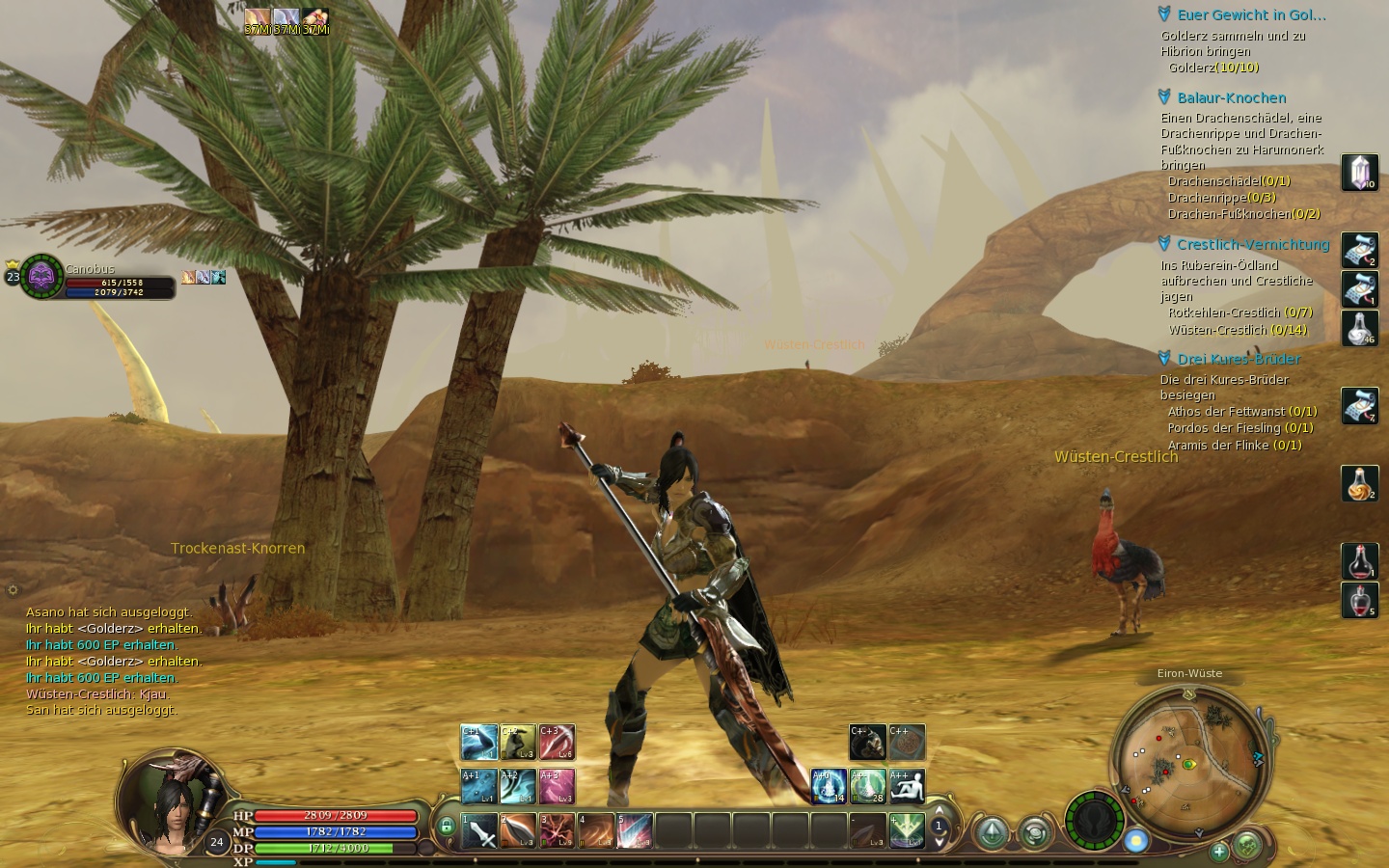Use the crystal item with count 10
Viewport: 1389px width, 868px height.
coord(1359,173)
